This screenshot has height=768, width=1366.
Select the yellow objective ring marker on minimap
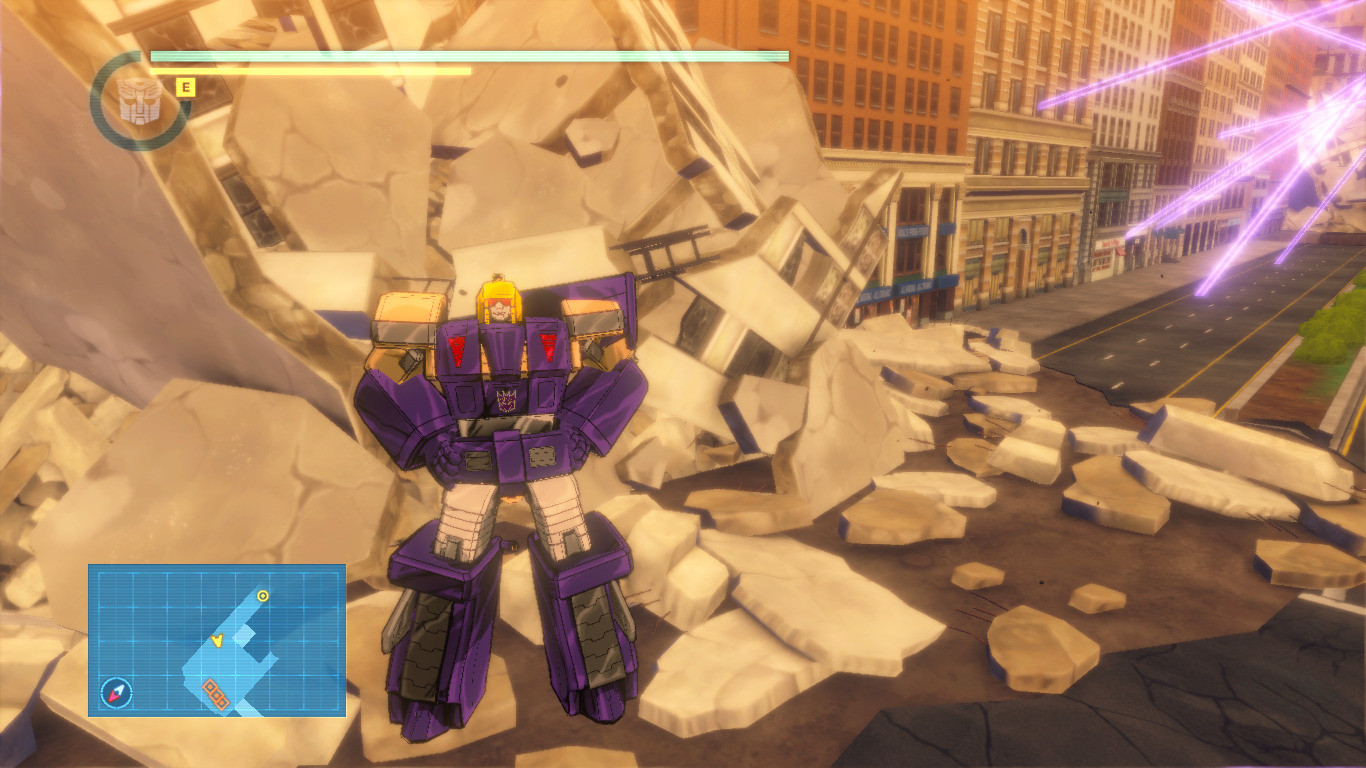pos(263,595)
